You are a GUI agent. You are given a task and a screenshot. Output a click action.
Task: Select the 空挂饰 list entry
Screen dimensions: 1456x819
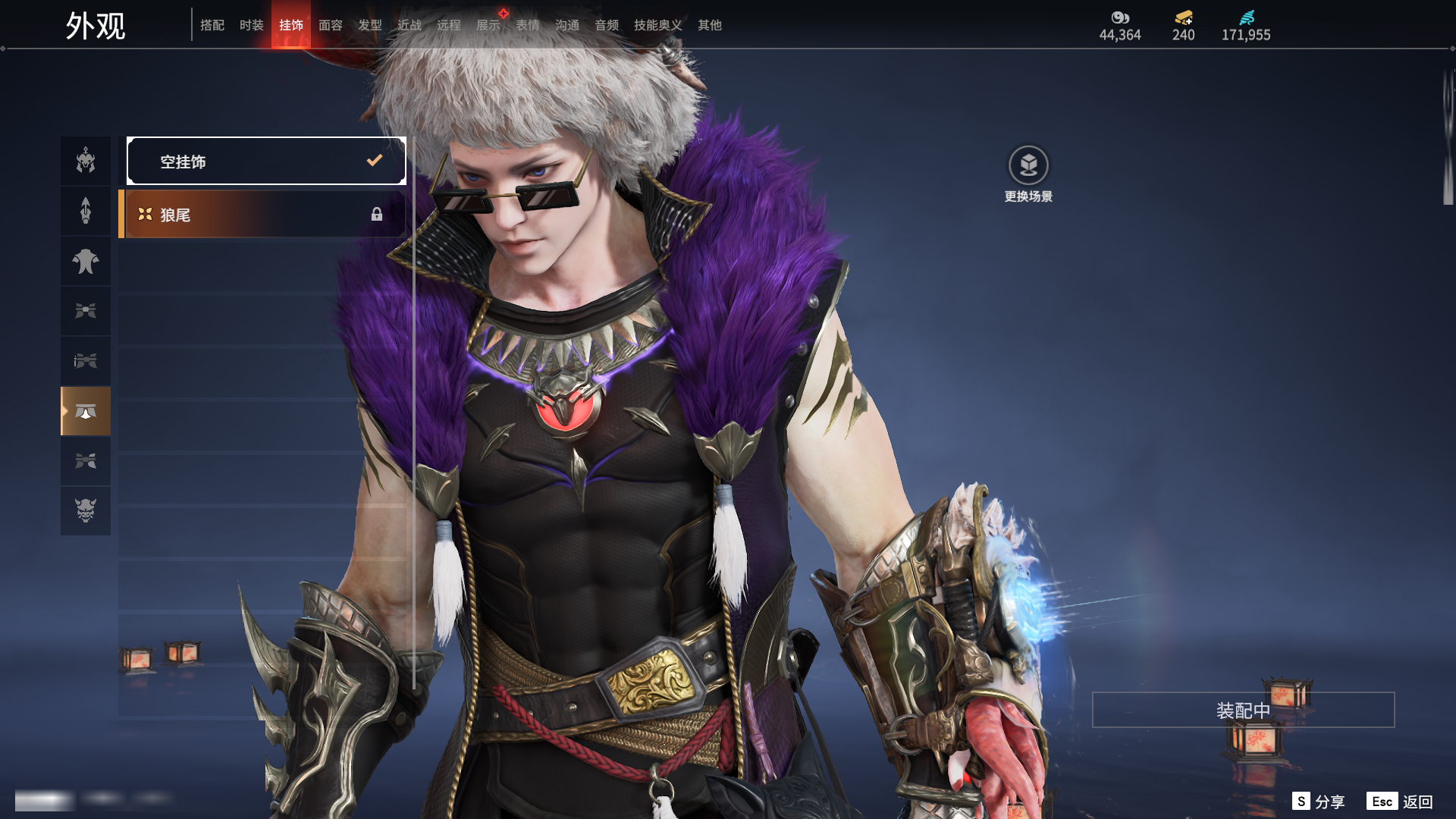coord(266,161)
